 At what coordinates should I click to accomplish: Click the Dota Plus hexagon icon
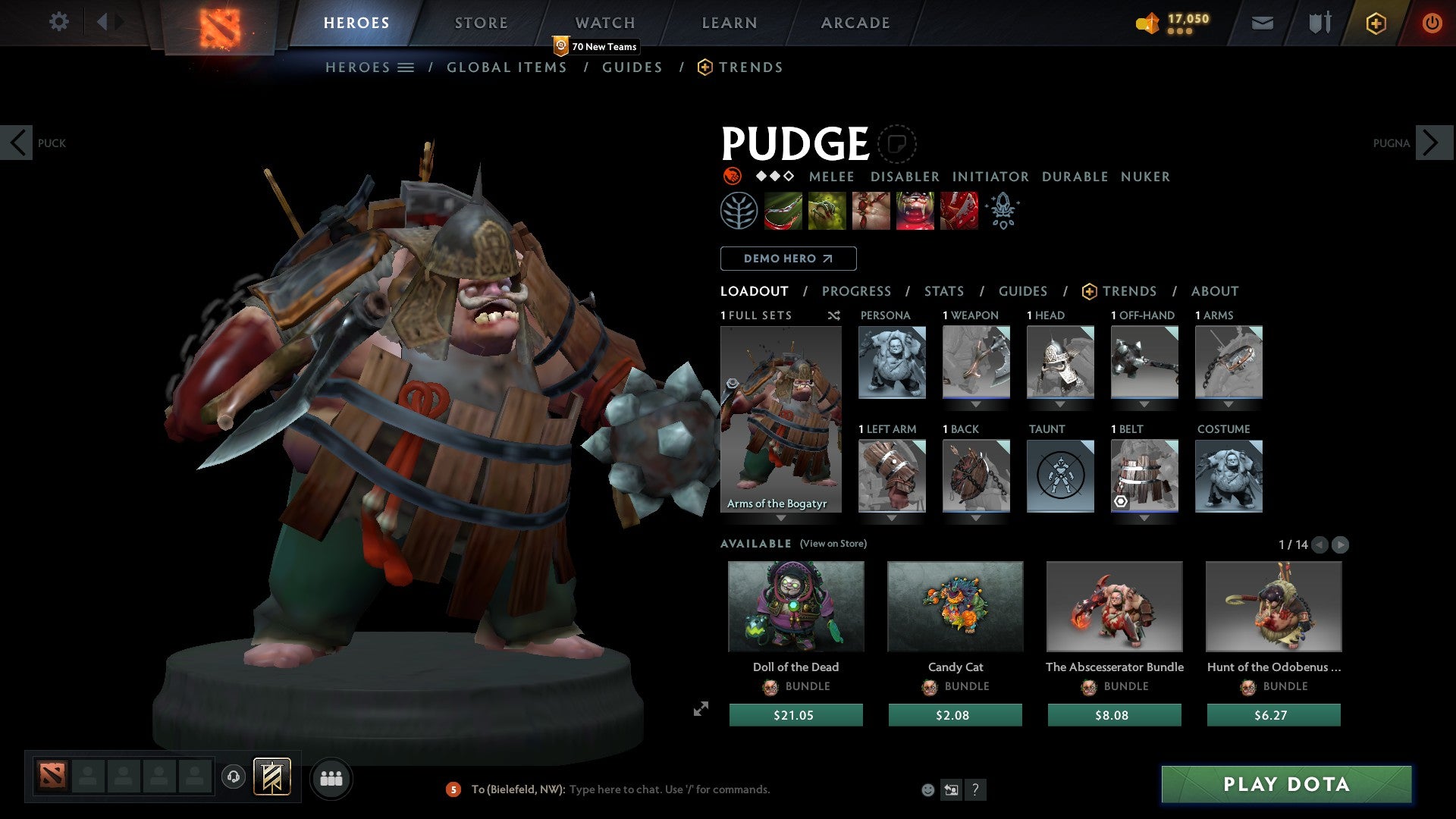(1375, 23)
